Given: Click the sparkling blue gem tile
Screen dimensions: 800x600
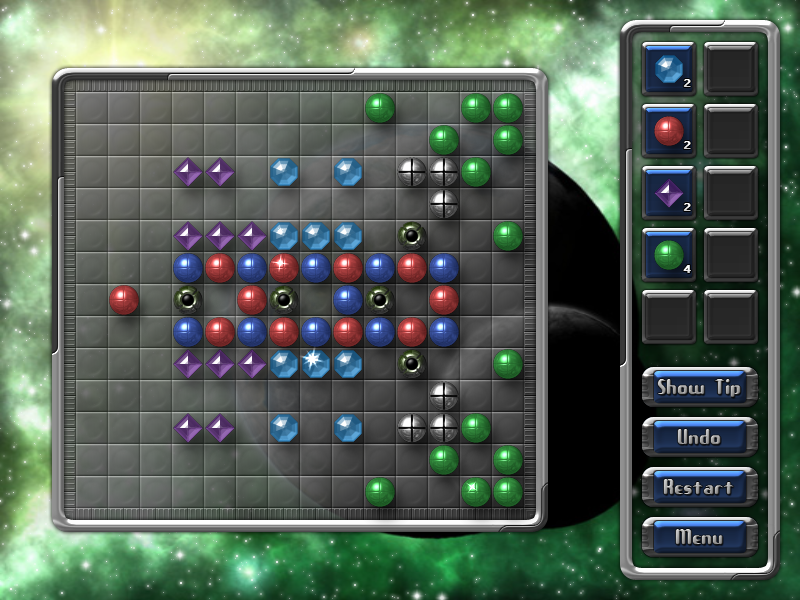Looking at the screenshot, I should pyautogui.click(x=316, y=363).
